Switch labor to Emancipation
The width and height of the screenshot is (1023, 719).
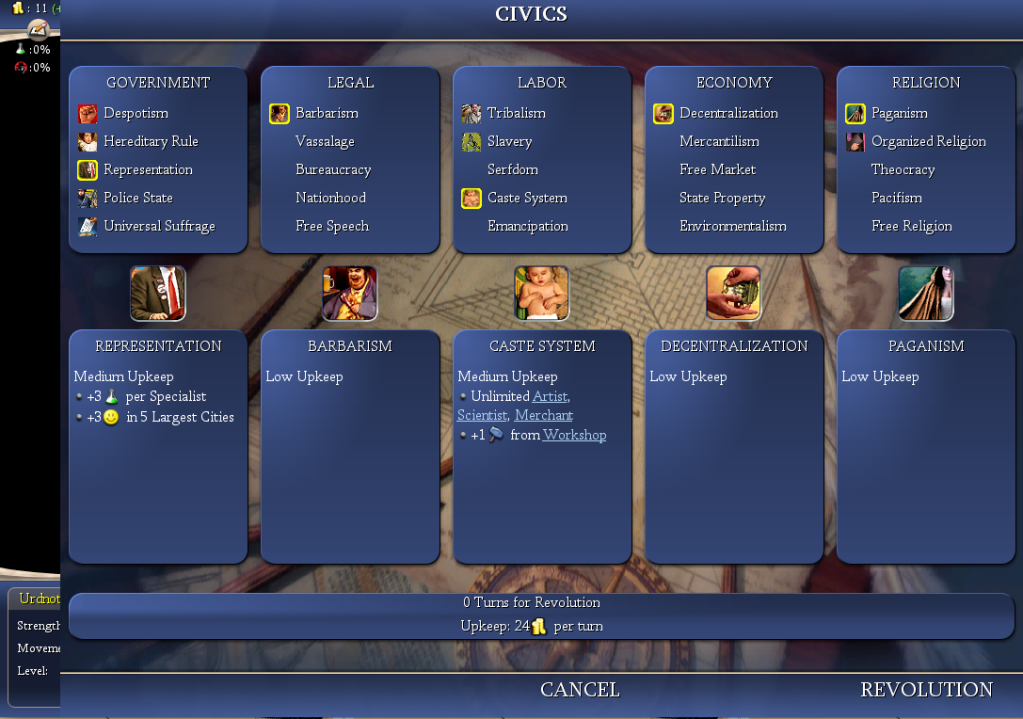[527, 226]
